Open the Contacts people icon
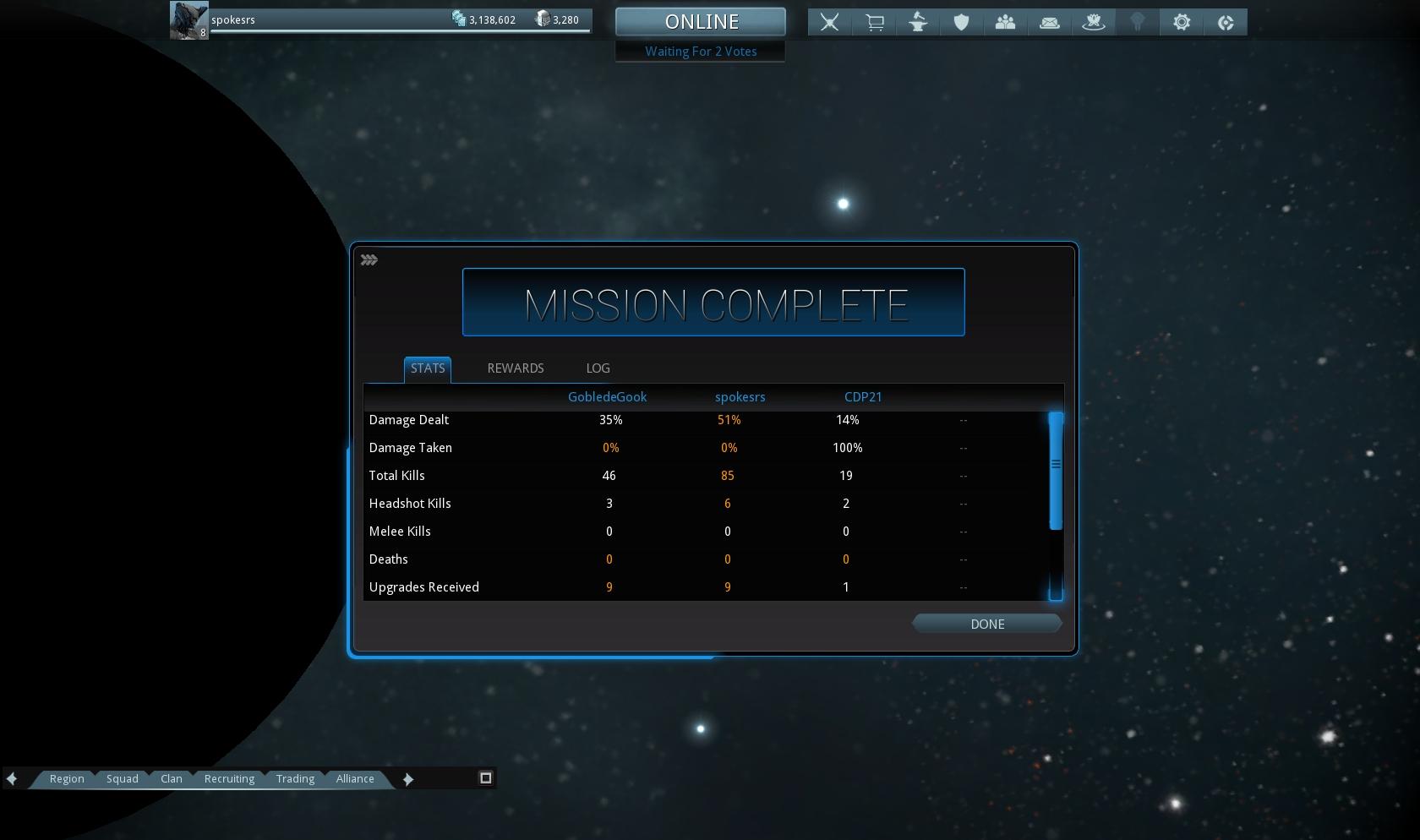The height and width of the screenshot is (840, 1420). 1005,23
